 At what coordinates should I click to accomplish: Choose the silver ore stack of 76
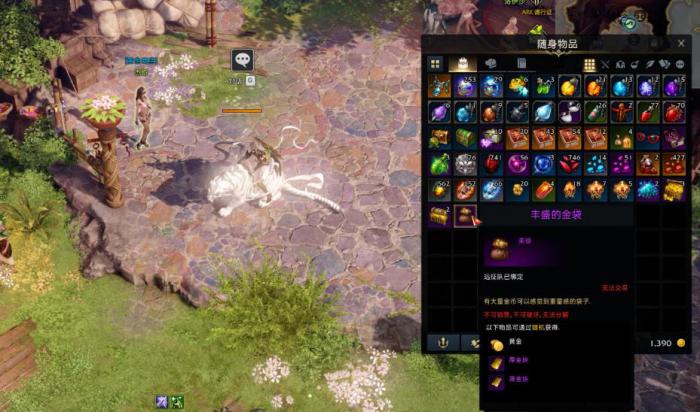click(465, 163)
